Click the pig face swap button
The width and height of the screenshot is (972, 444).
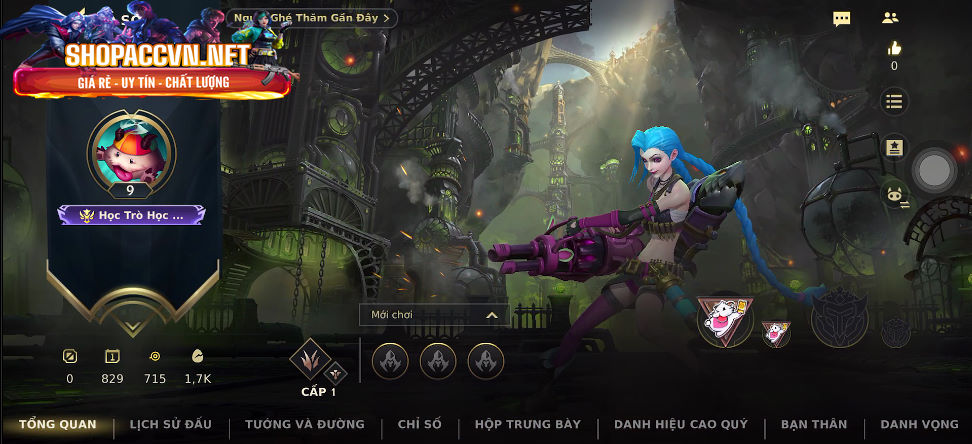coord(894,195)
